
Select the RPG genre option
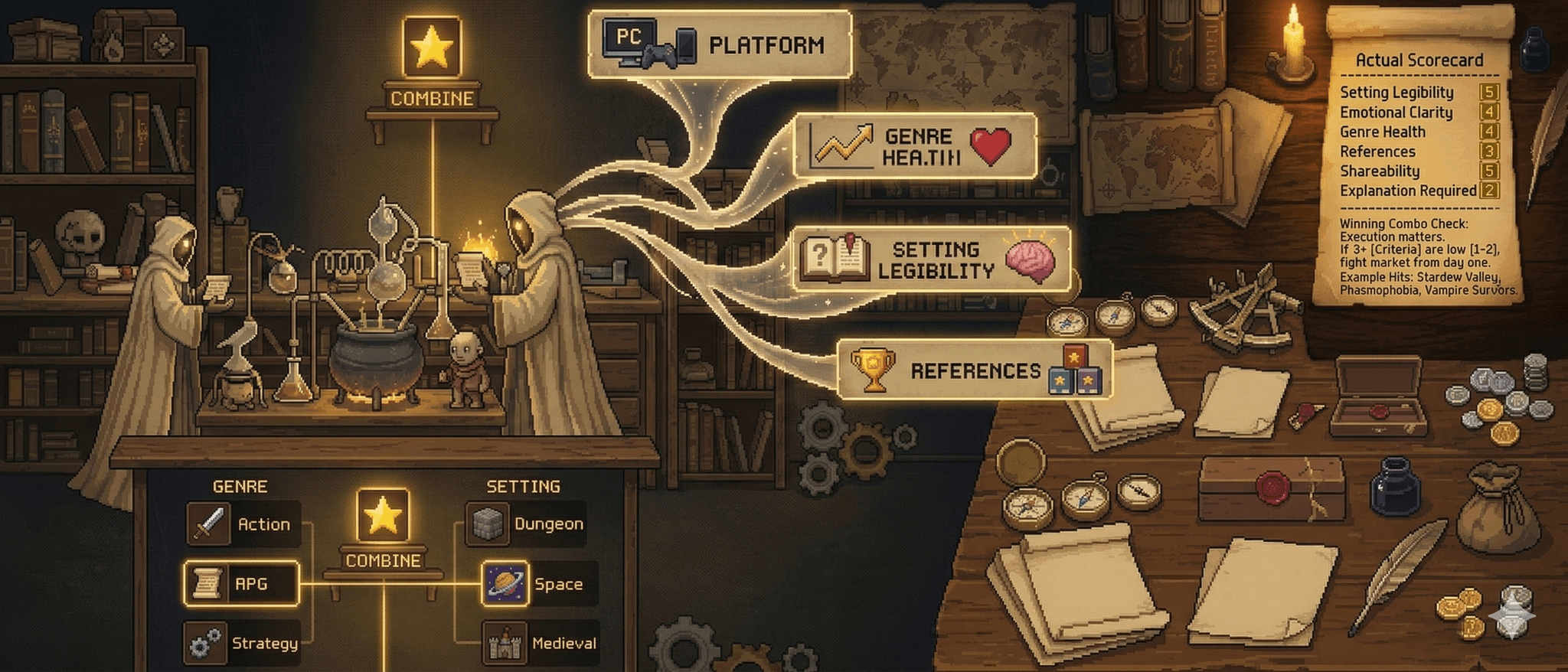[253, 584]
